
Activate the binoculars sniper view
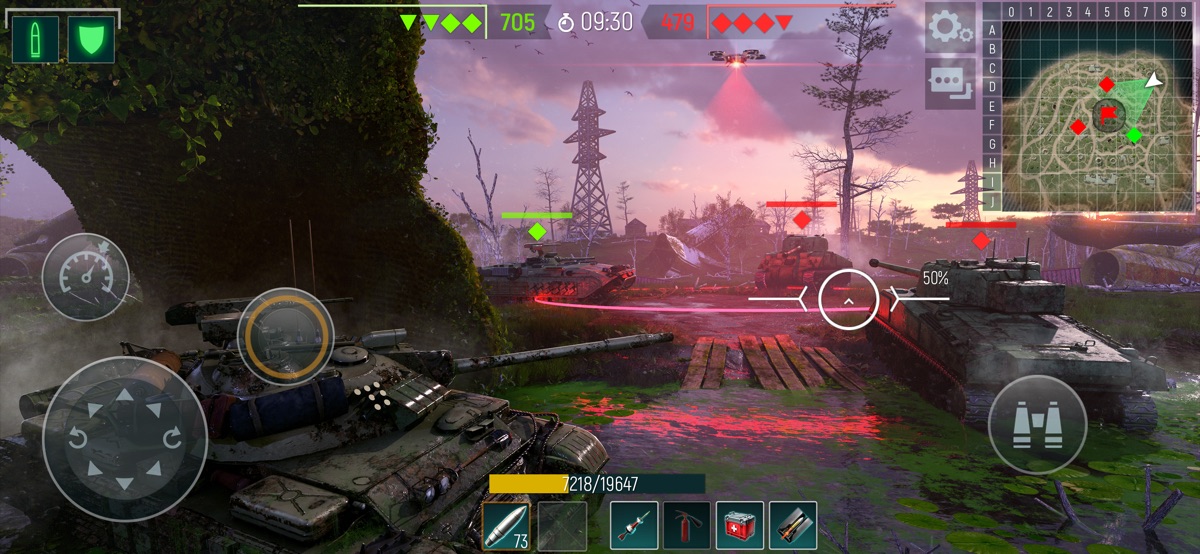1037,425
